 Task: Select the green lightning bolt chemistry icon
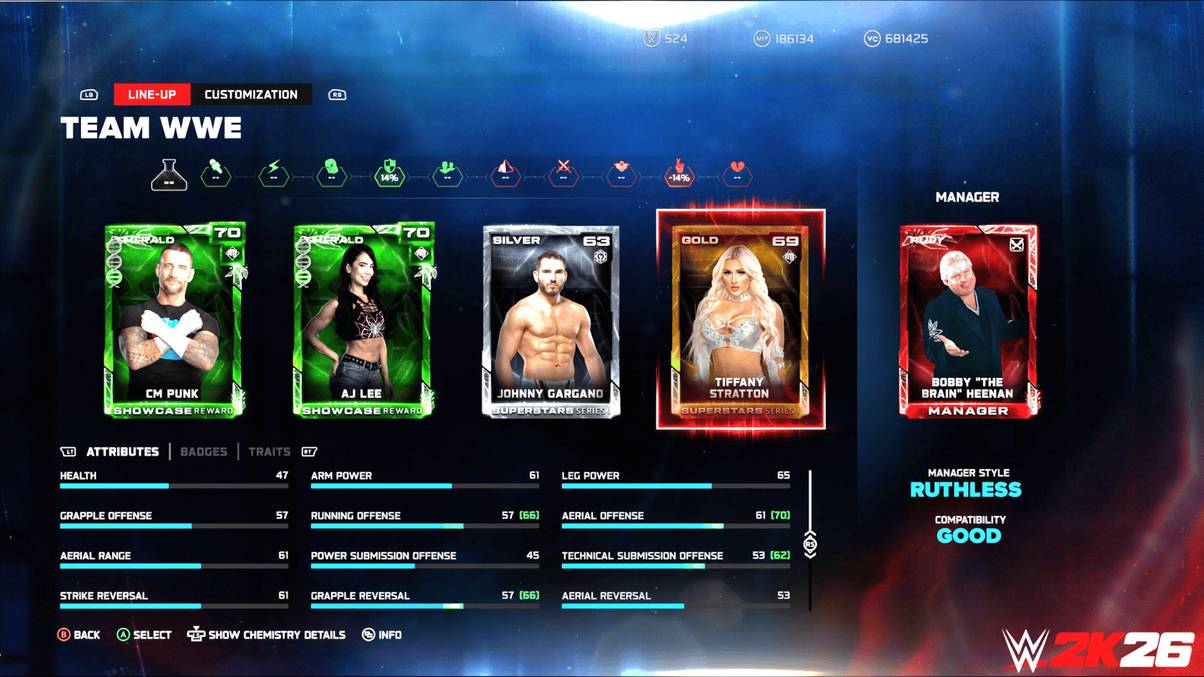pos(274,174)
